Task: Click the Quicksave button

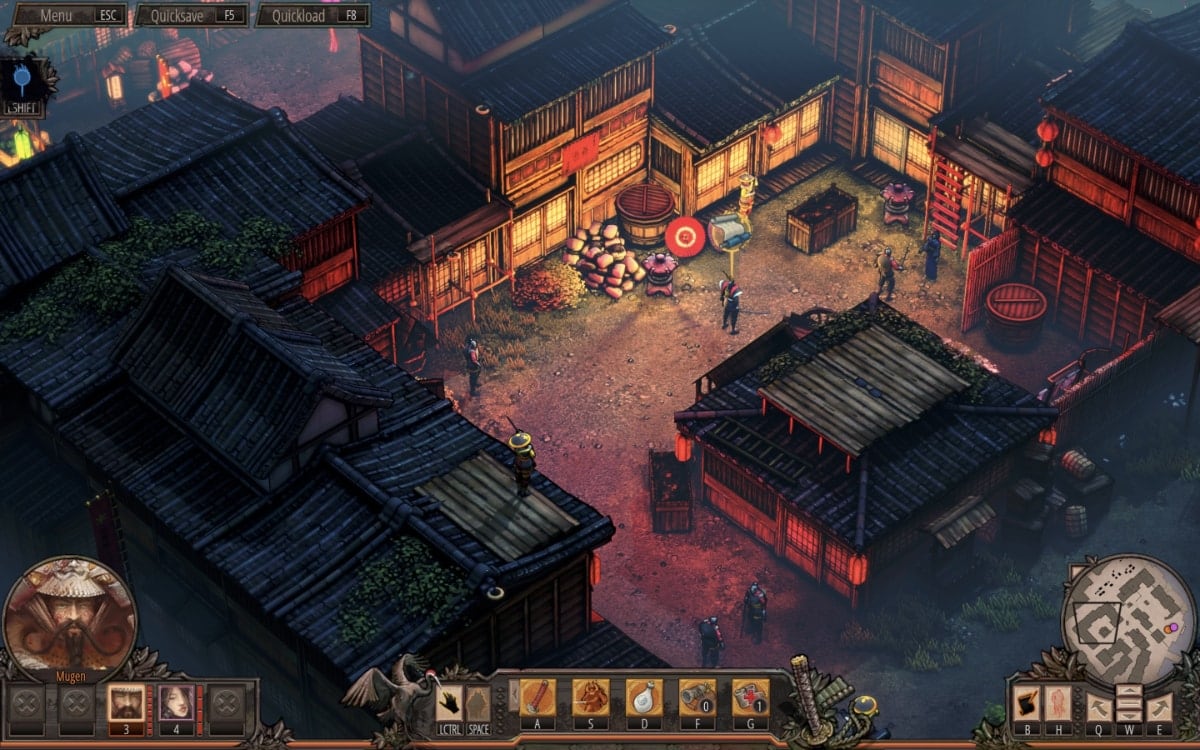Action: click(190, 16)
